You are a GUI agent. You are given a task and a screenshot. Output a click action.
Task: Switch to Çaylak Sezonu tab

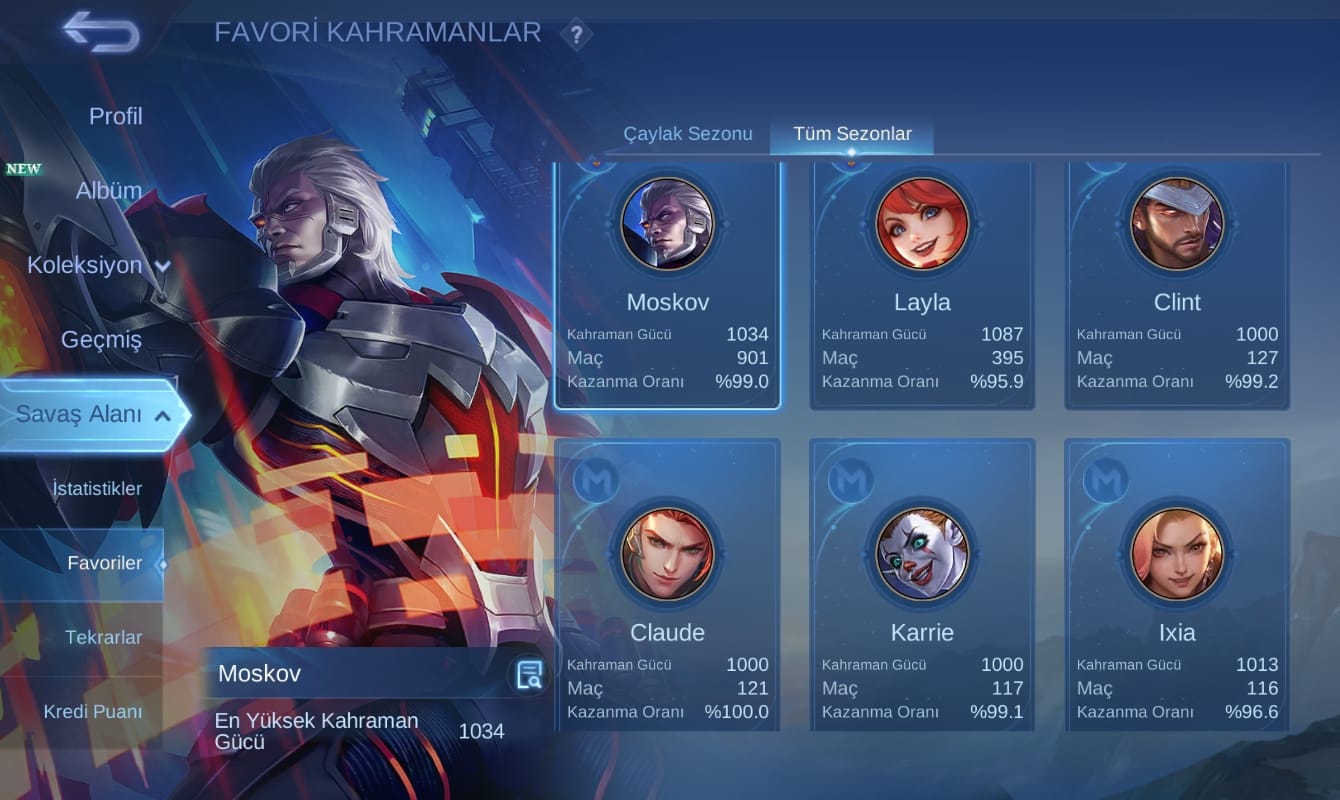click(687, 134)
